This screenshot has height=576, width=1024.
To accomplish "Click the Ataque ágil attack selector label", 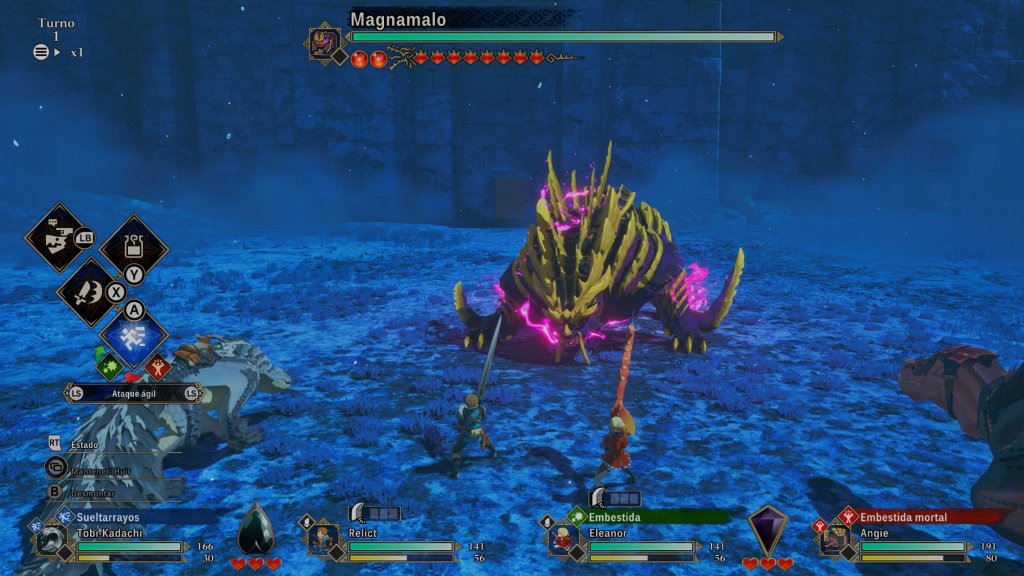I will point(133,394).
